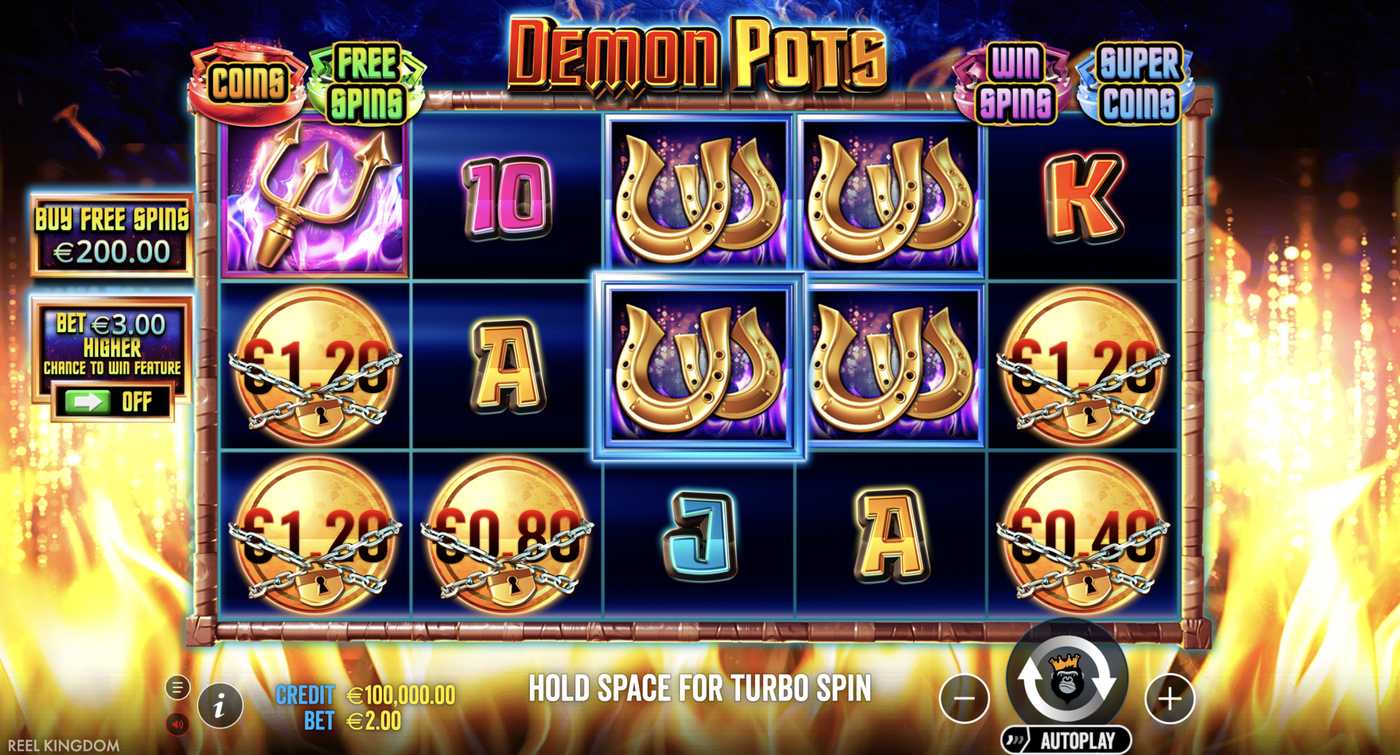The width and height of the screenshot is (1400, 755).
Task: Open the hamburger menu icon
Action: (178, 688)
